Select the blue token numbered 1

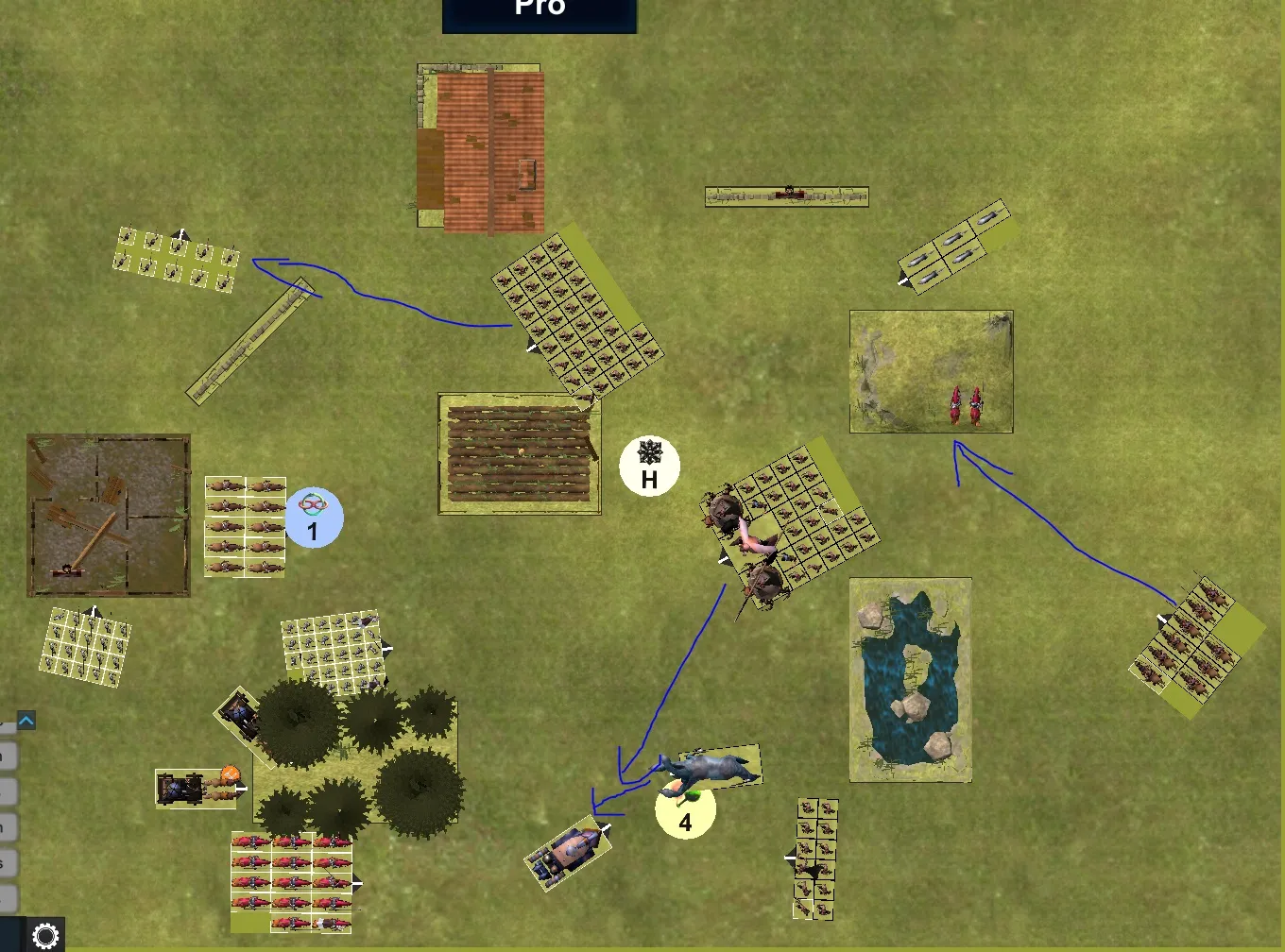(x=314, y=518)
